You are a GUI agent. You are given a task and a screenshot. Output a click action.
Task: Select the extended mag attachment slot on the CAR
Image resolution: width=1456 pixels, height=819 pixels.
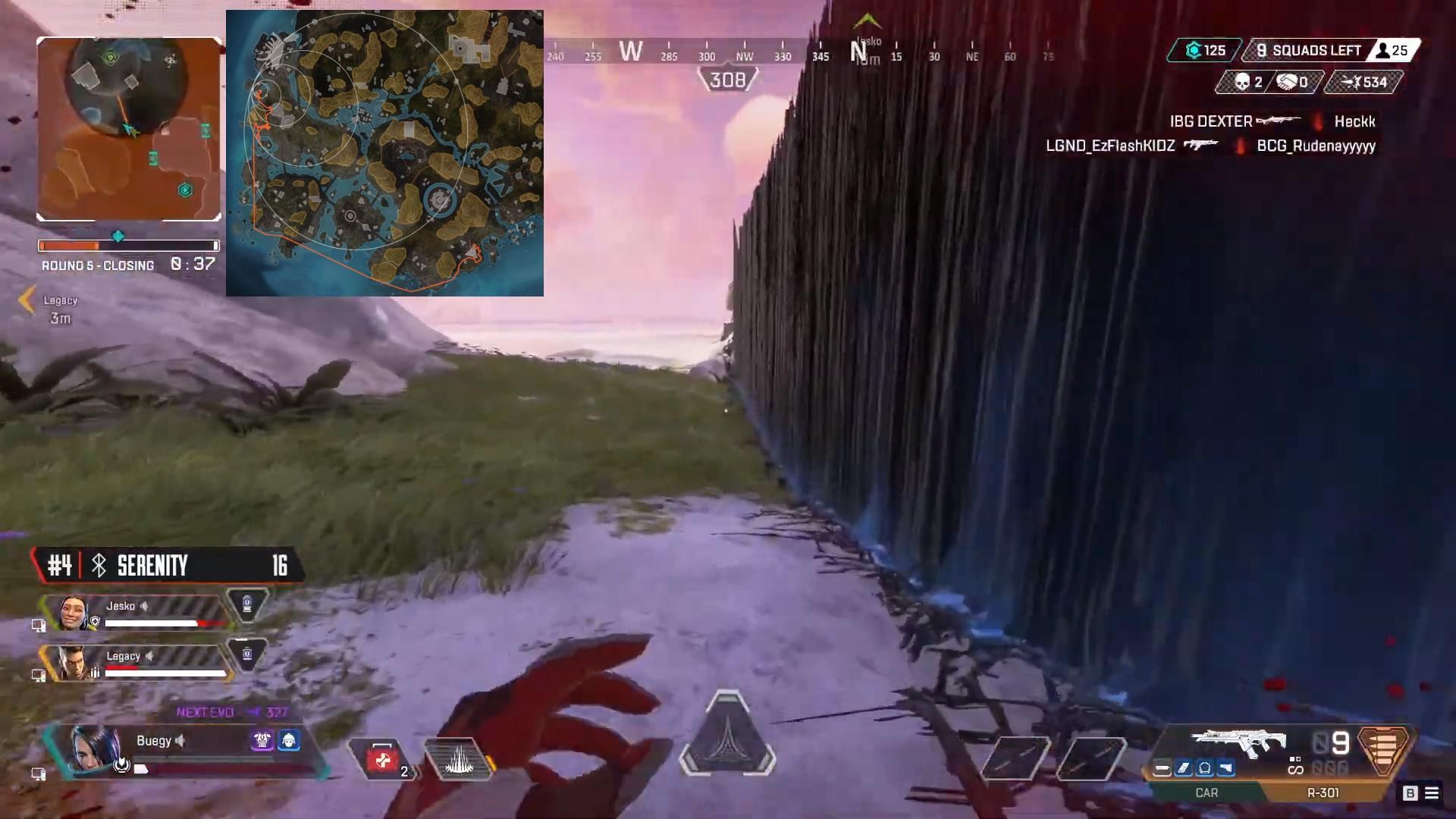[x=1185, y=767]
